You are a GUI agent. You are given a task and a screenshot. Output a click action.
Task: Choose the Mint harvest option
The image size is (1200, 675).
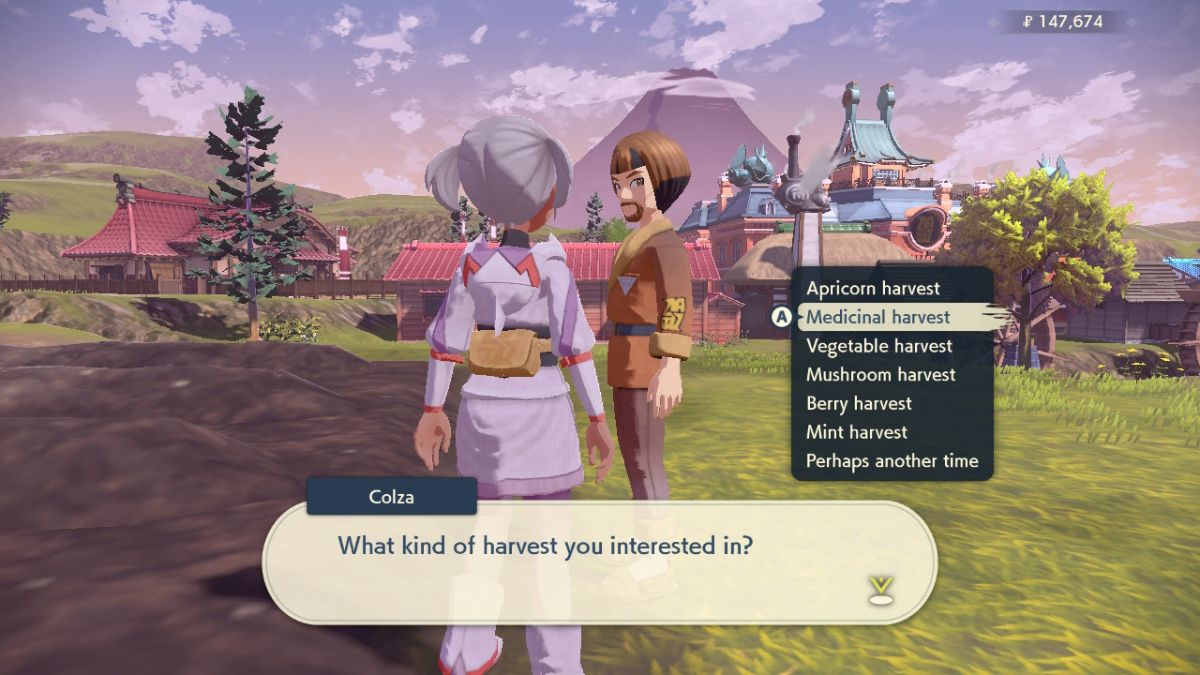point(857,433)
